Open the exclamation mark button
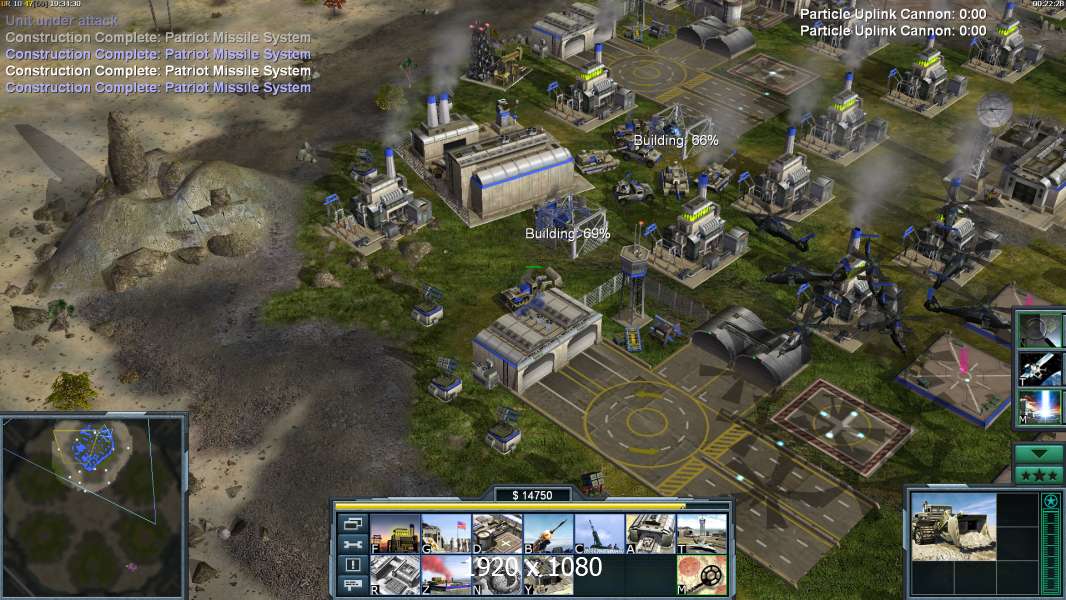The width and height of the screenshot is (1066, 600). [x=352, y=565]
